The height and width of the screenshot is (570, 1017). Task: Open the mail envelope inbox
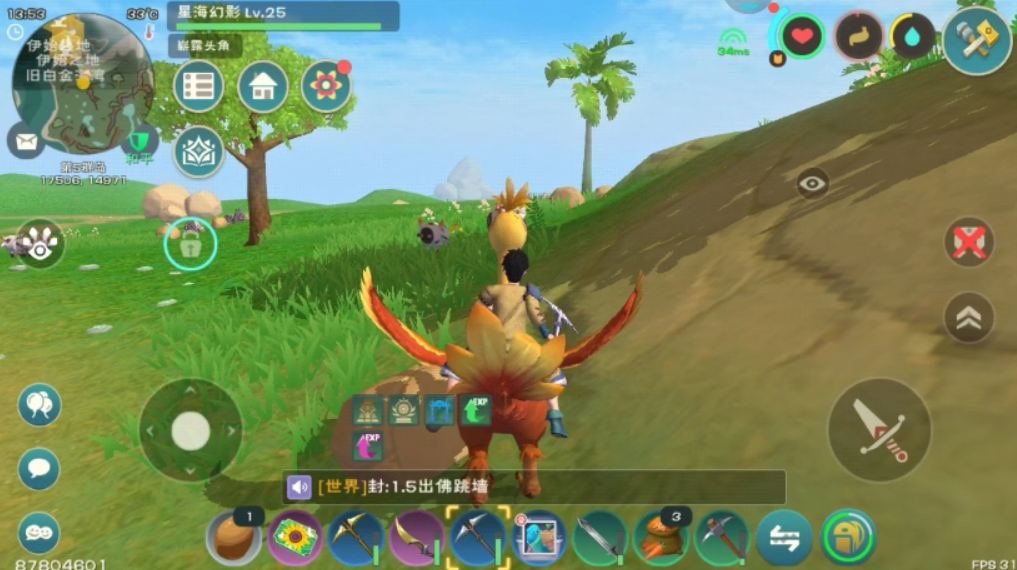point(26,140)
